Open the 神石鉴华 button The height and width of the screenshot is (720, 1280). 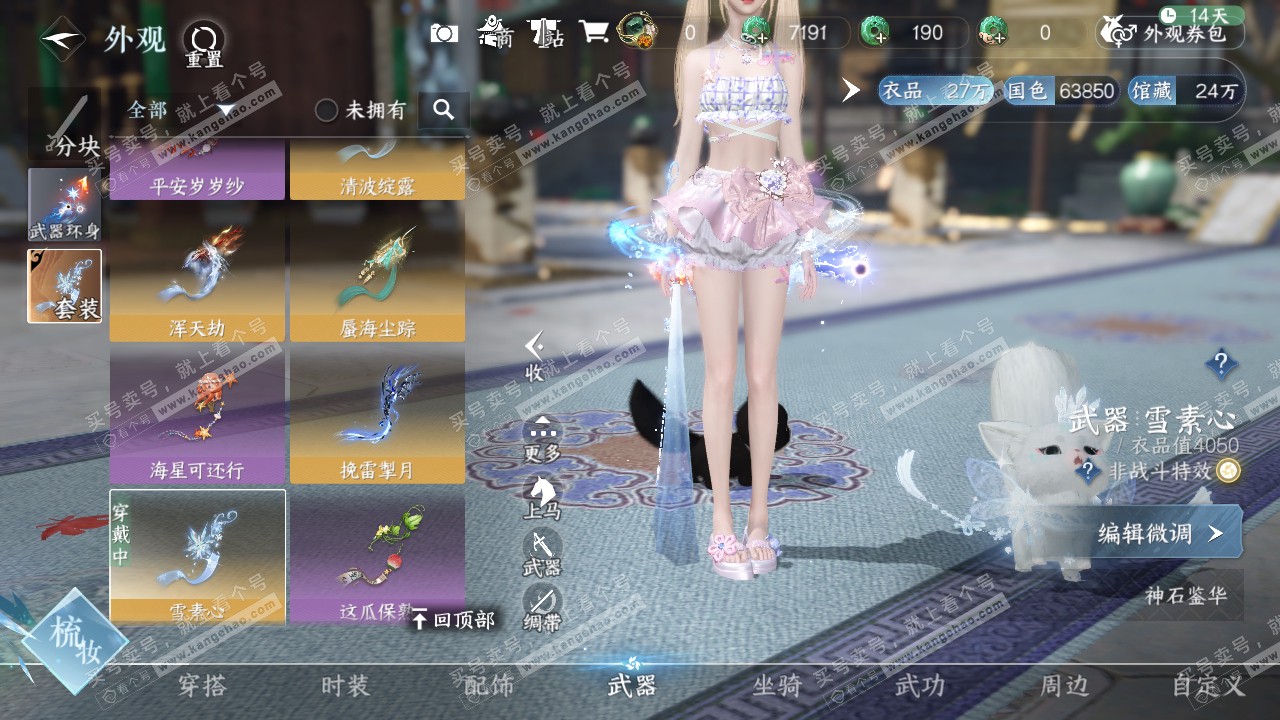click(1186, 595)
